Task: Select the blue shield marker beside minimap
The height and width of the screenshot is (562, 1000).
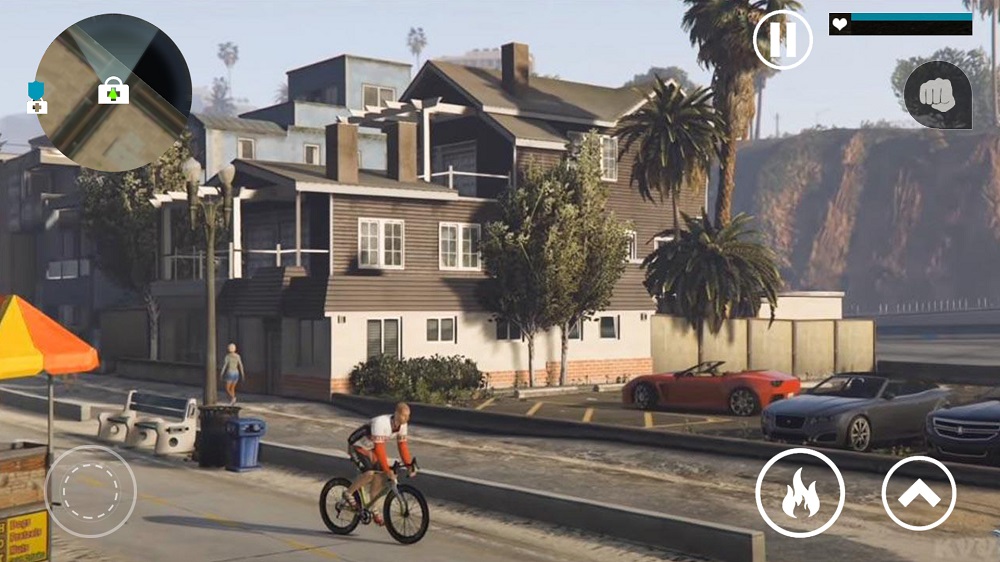Action: (37, 96)
